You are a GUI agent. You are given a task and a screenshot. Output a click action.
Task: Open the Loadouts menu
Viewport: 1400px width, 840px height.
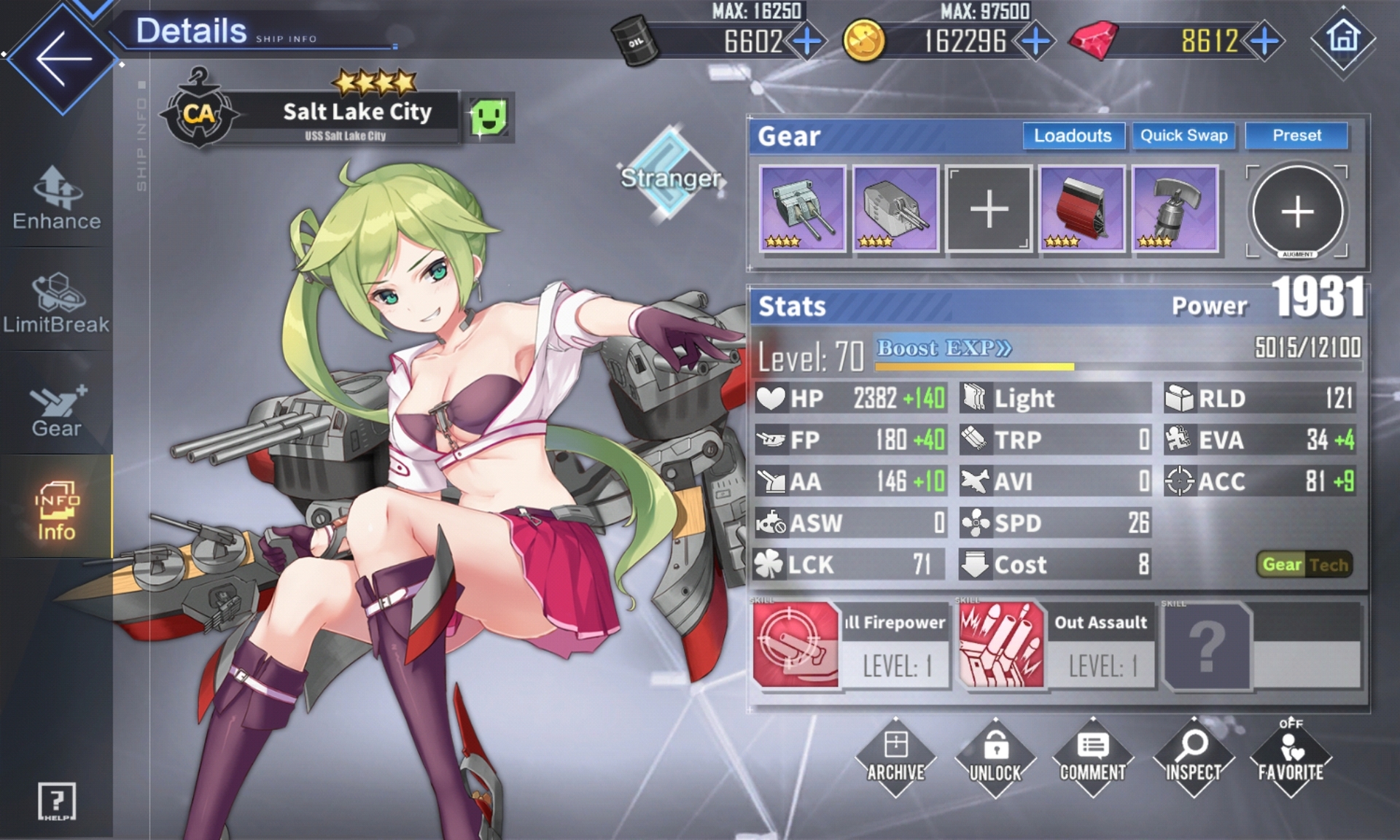[1073, 136]
